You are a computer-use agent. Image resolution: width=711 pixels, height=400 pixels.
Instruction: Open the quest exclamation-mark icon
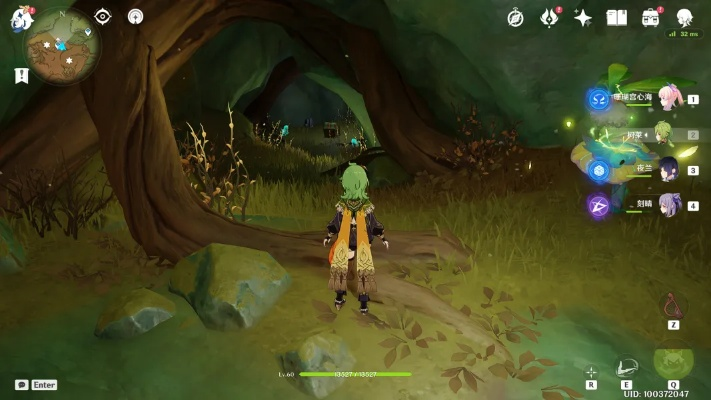(x=21, y=75)
